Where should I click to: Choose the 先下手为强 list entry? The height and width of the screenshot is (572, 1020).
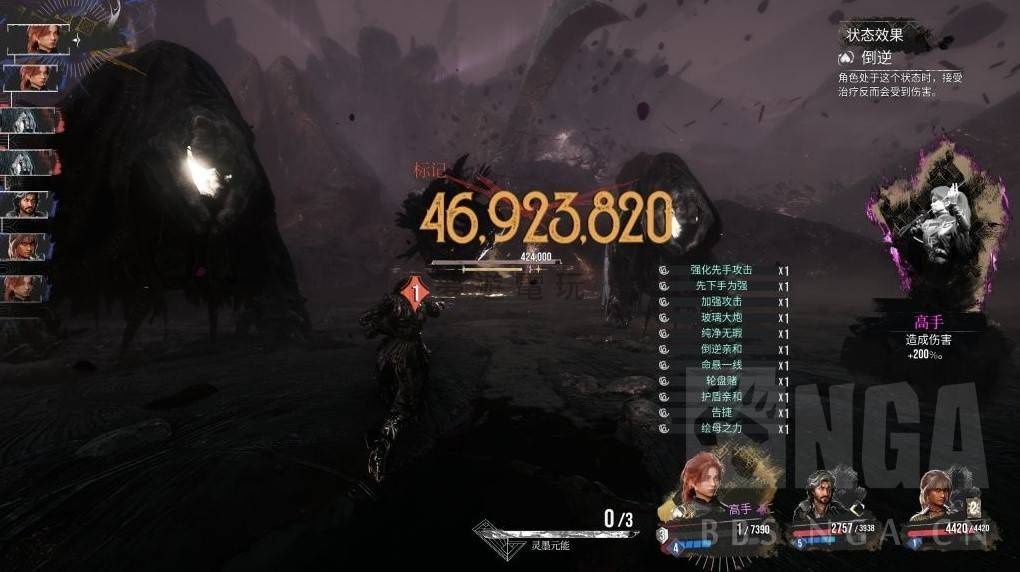pyautogui.click(x=720, y=286)
